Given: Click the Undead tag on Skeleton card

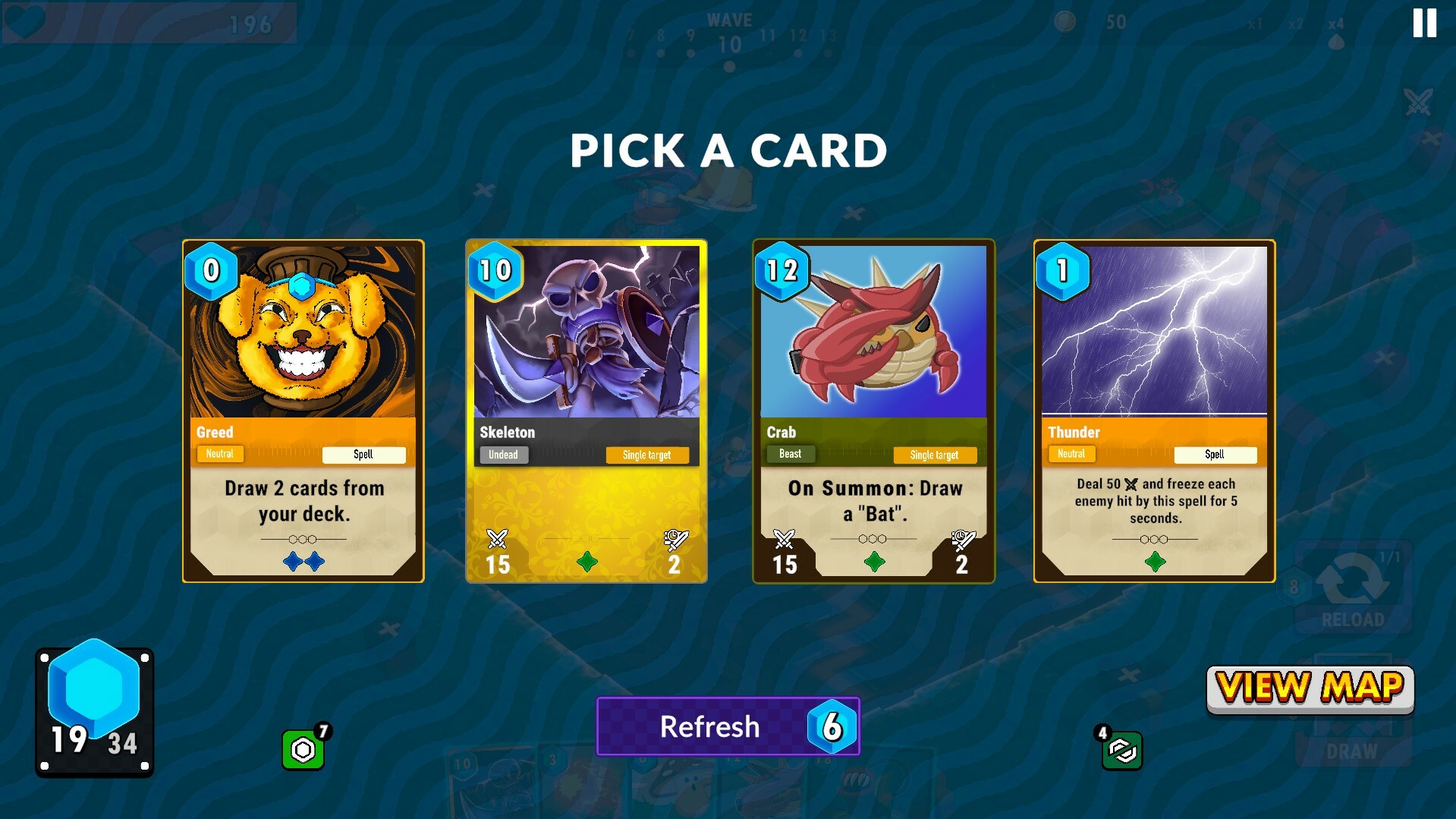Looking at the screenshot, I should (504, 454).
